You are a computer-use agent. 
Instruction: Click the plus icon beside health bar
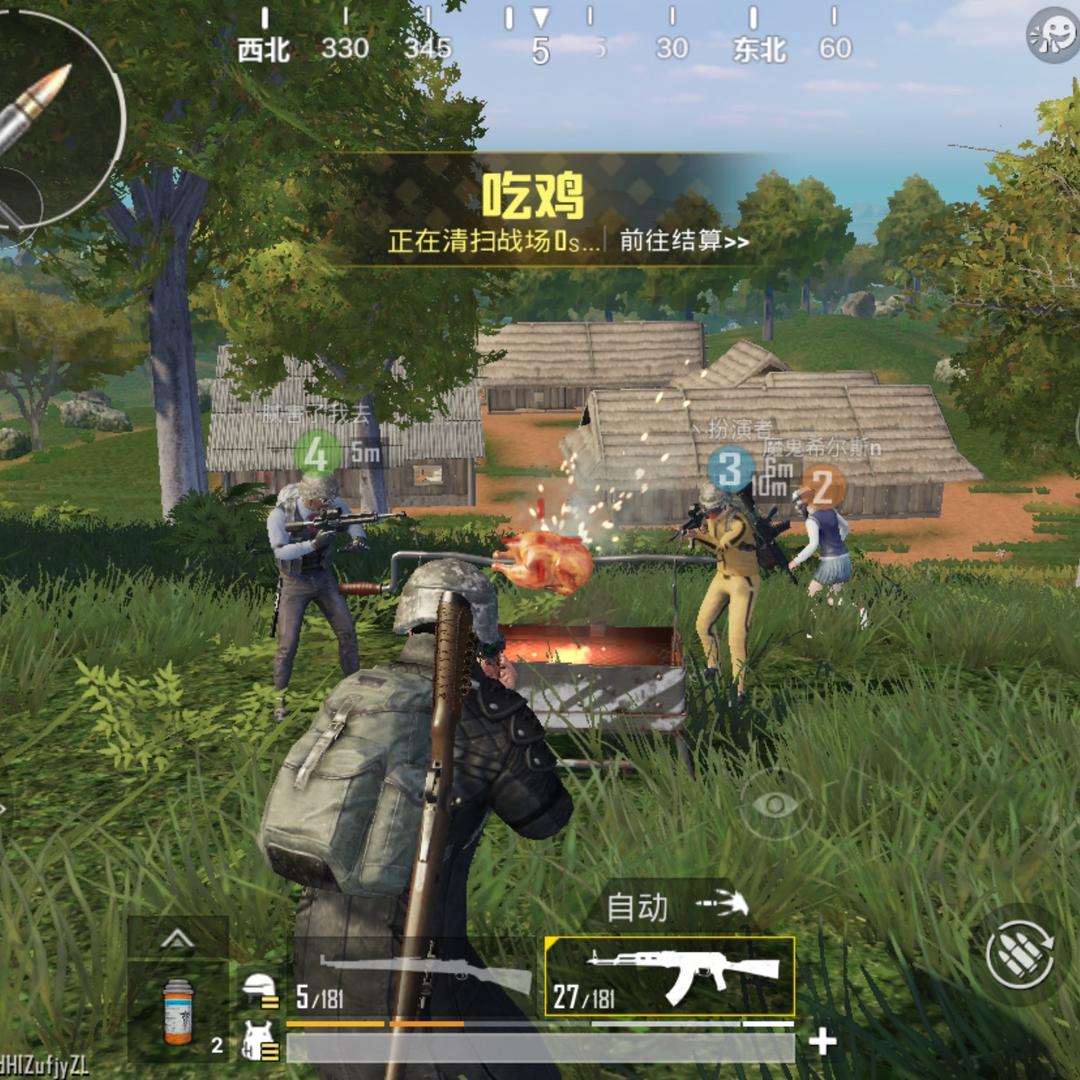click(822, 1043)
